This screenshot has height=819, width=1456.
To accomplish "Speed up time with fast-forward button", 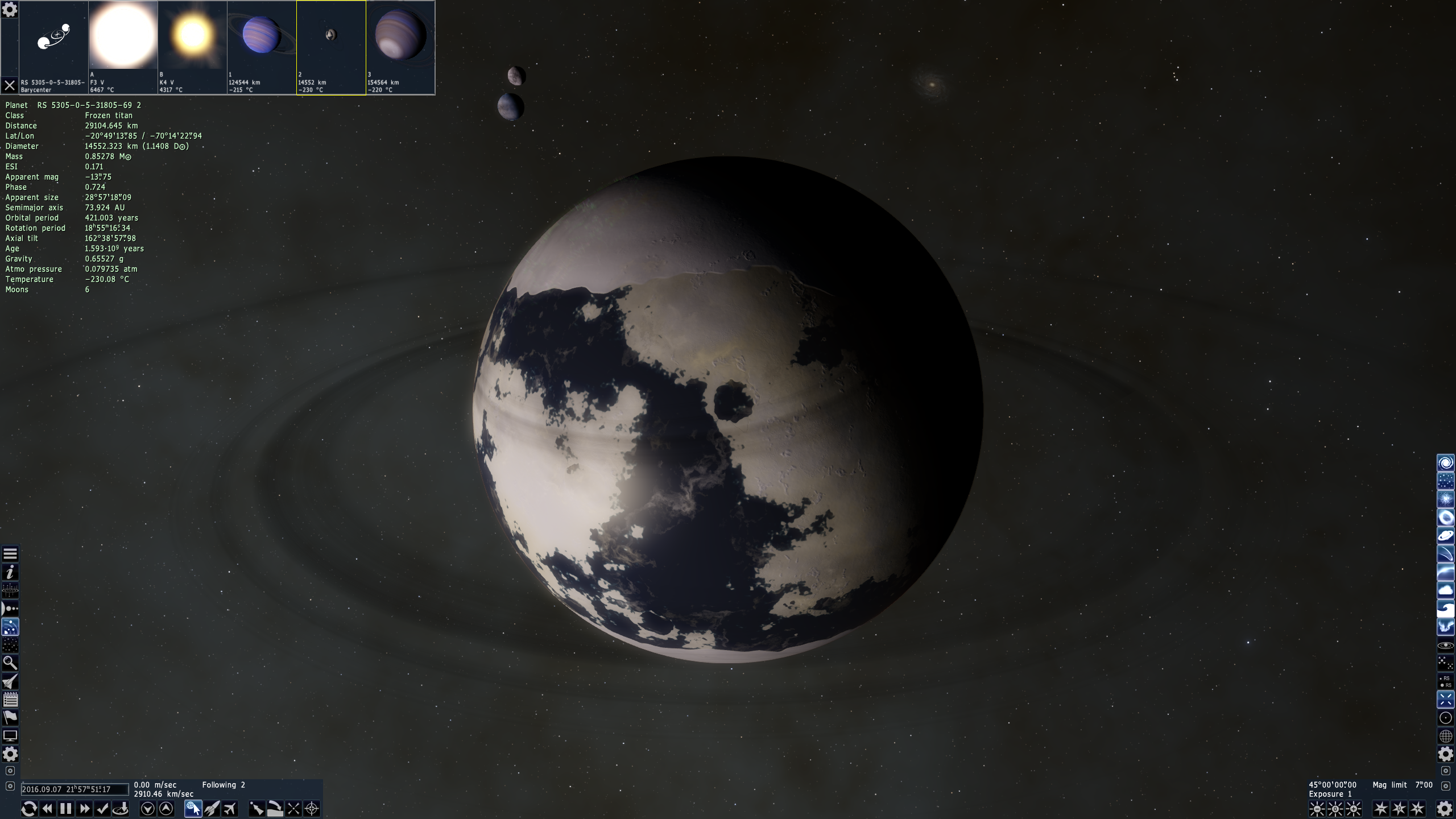I will tap(84, 808).
